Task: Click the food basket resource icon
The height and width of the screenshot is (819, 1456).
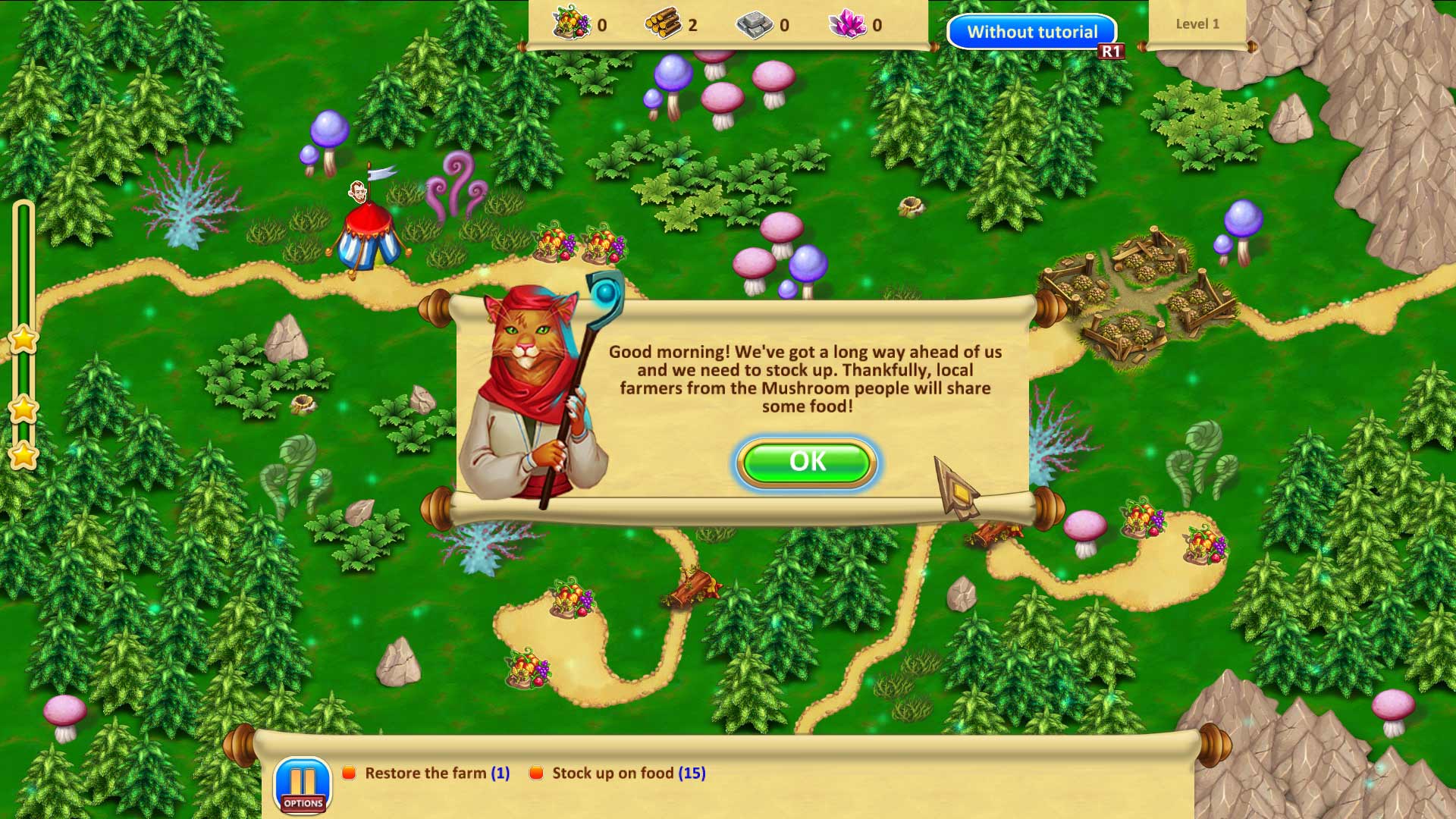Action: [570, 24]
